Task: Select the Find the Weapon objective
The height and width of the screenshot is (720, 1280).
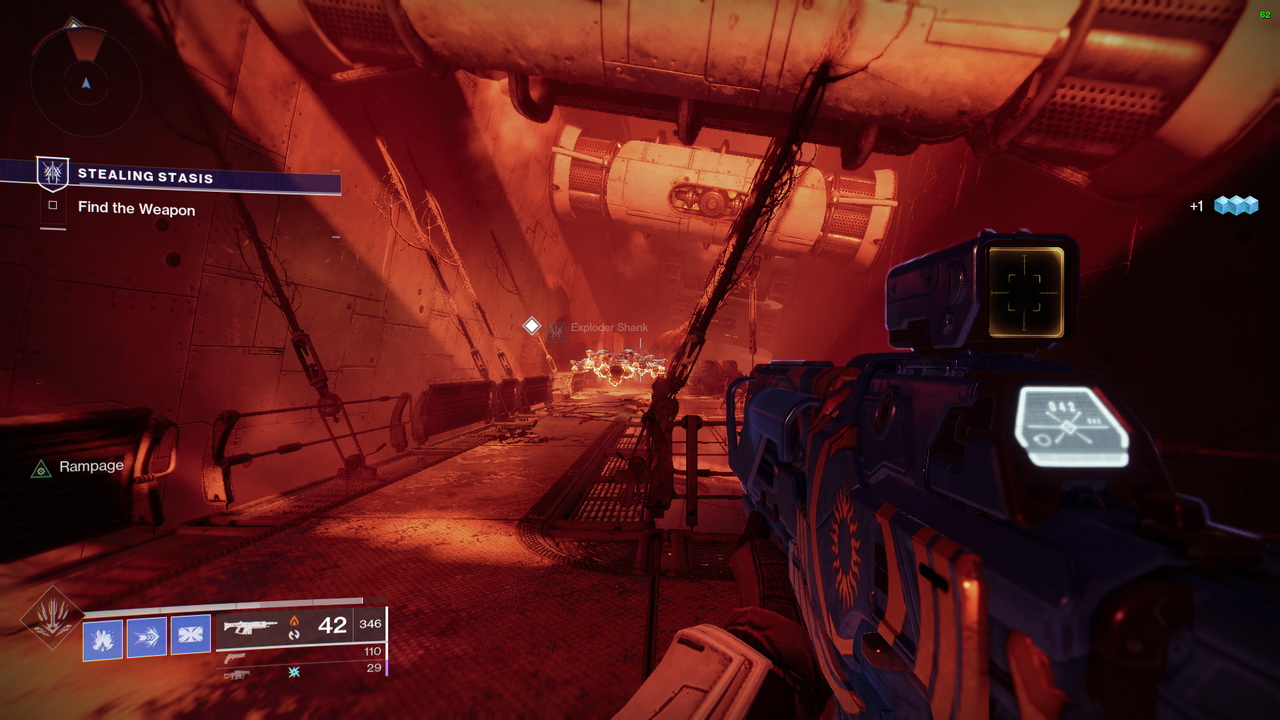Action: (136, 209)
